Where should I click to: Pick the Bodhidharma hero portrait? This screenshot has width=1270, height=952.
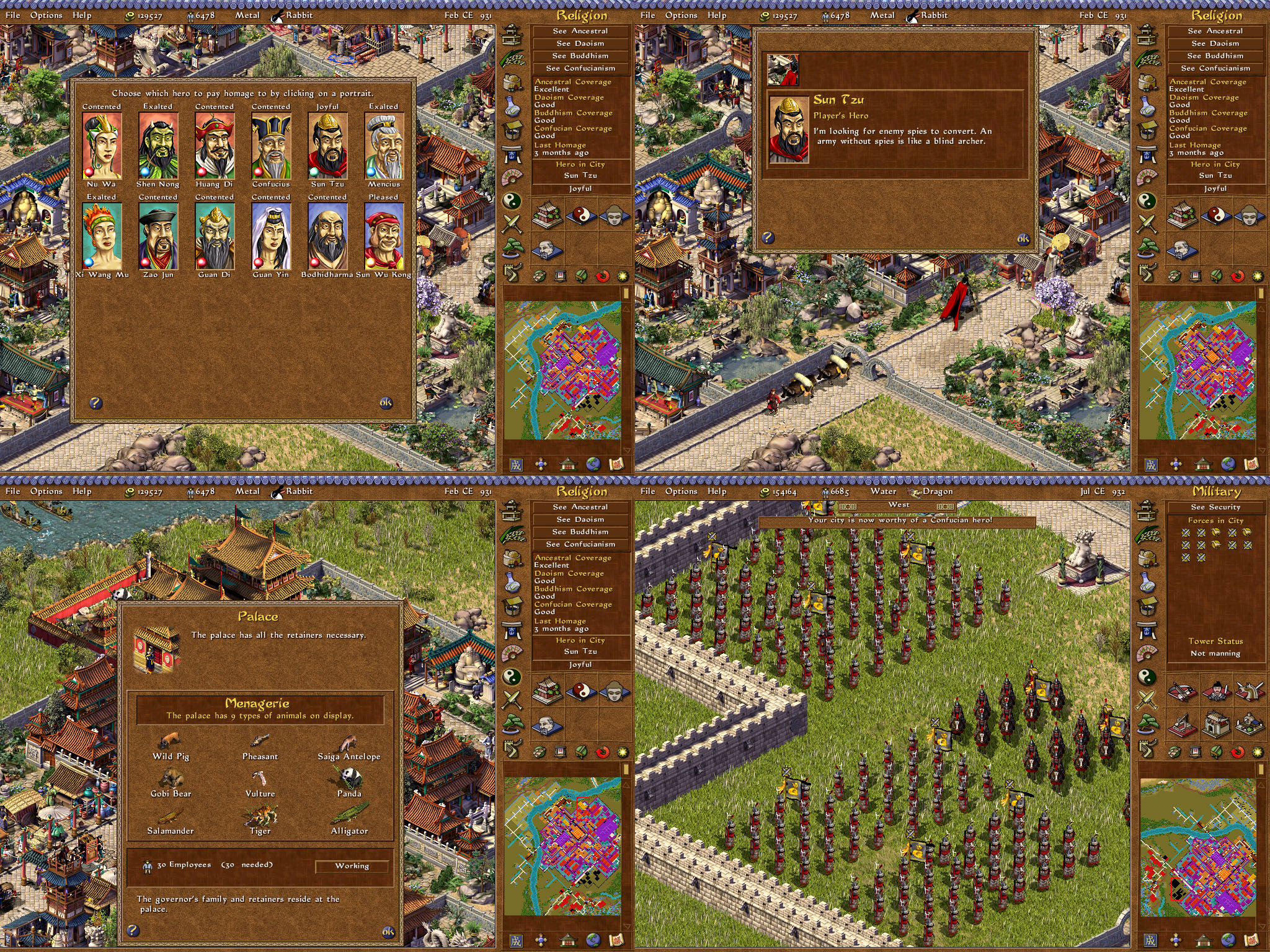[327, 236]
